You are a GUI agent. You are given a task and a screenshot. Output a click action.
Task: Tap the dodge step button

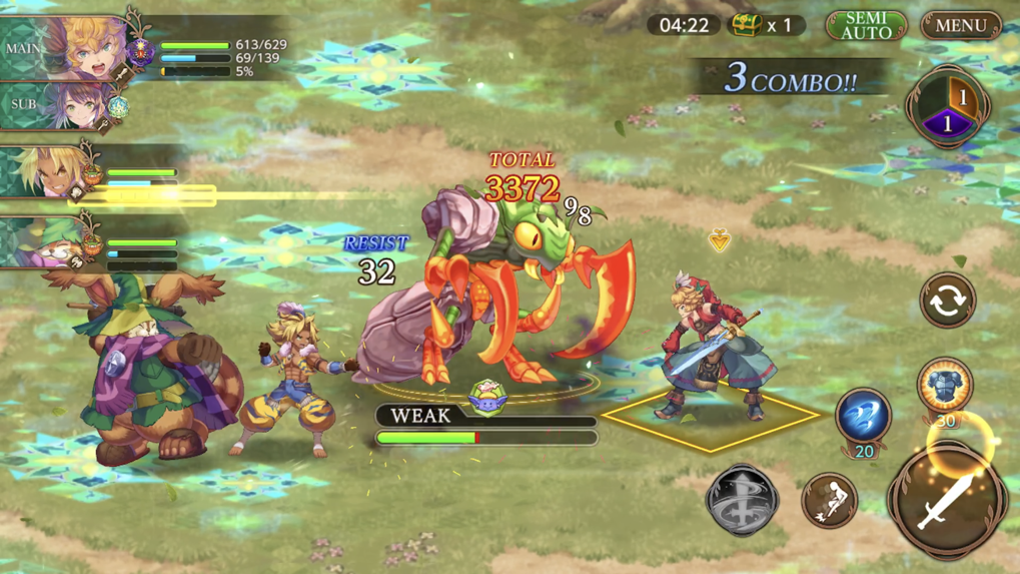point(829,499)
